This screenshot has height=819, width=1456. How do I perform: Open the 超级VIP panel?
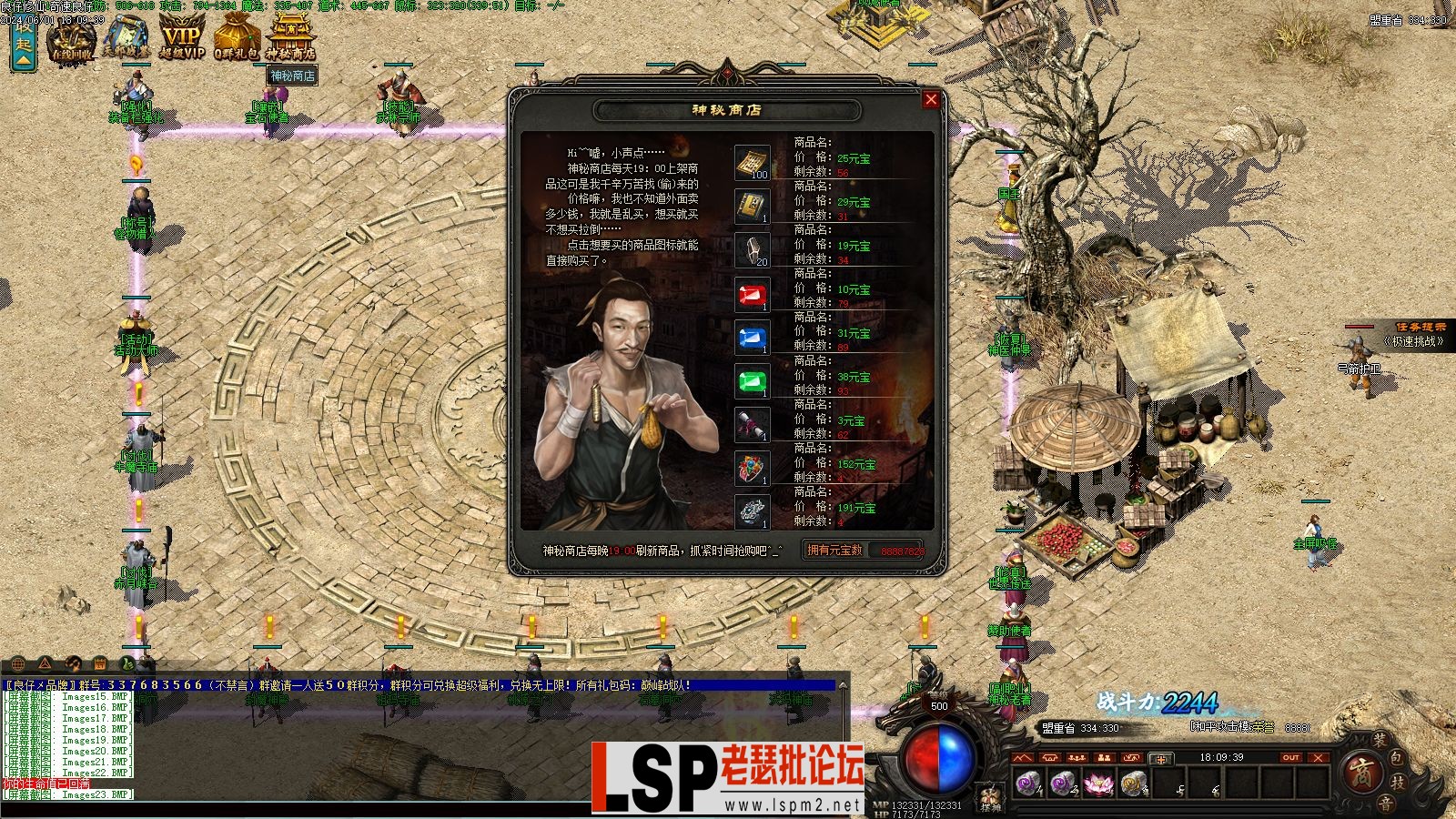(x=181, y=38)
